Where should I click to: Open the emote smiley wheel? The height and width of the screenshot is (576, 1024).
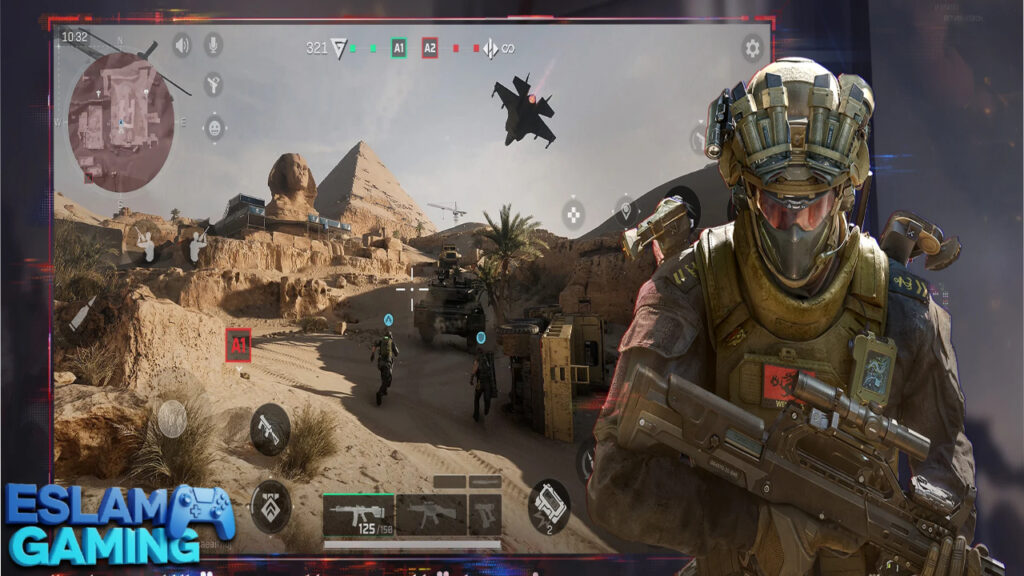point(214,127)
